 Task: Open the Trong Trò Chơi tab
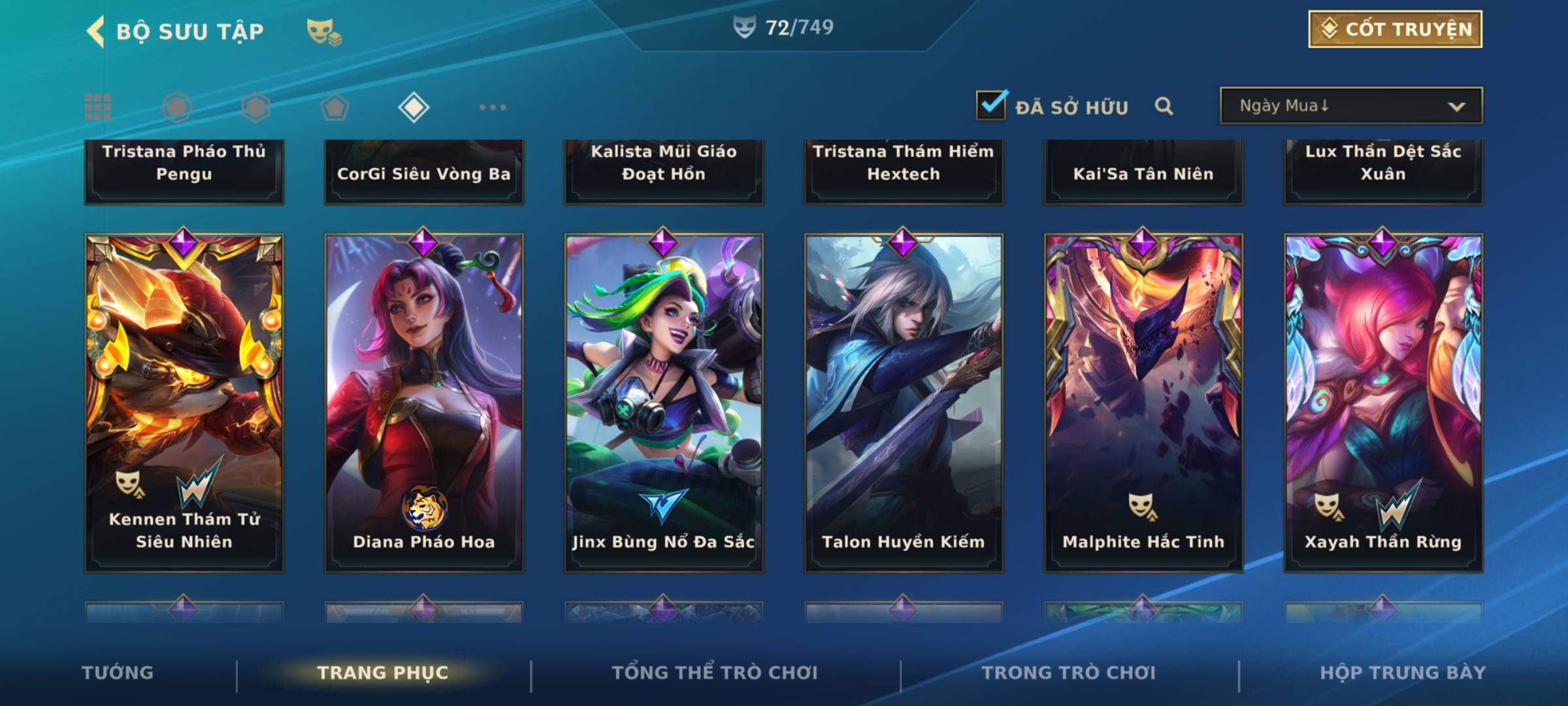[x=1069, y=673]
